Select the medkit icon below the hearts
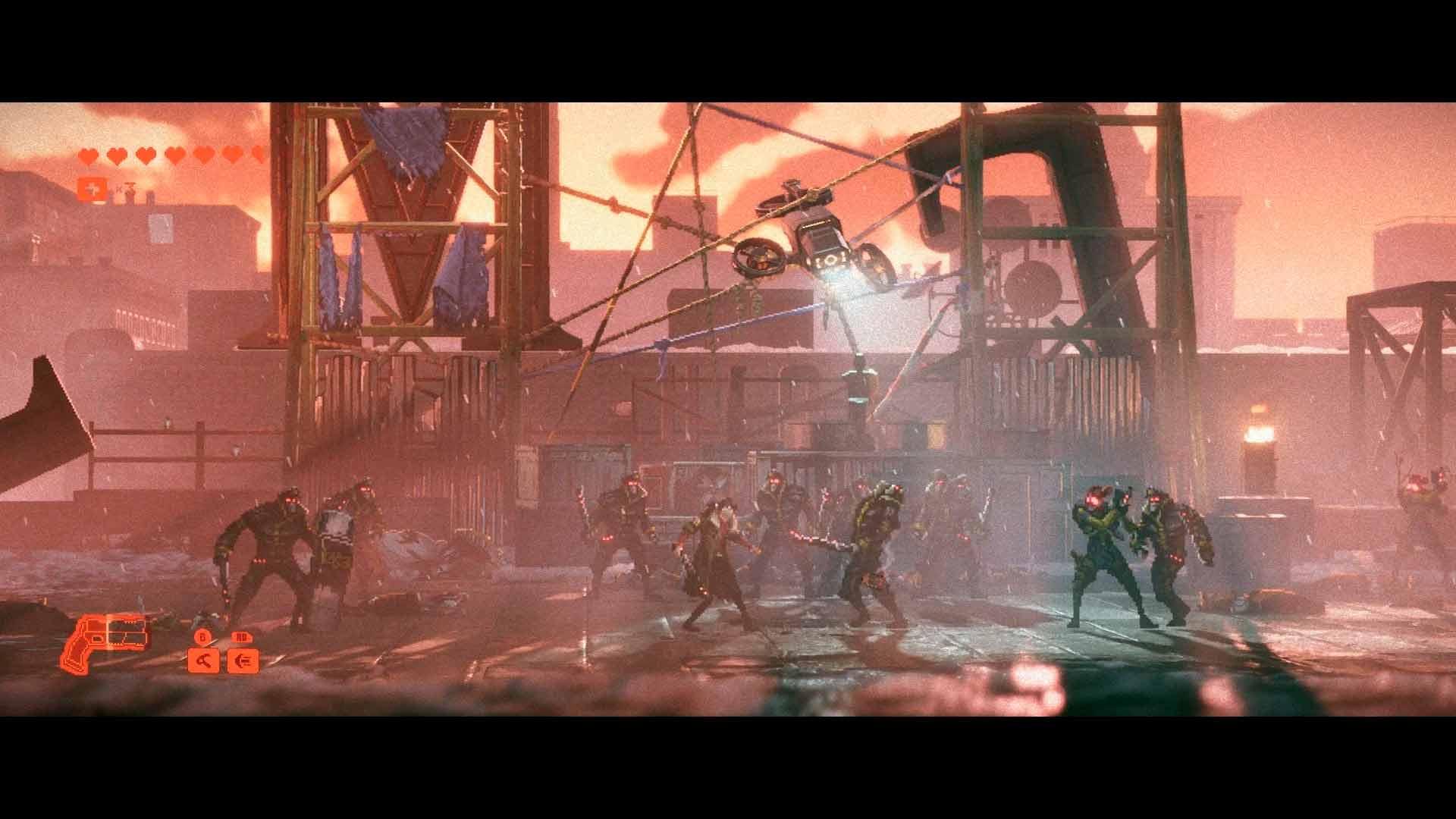Viewport: 1456px width, 819px height. click(88, 189)
